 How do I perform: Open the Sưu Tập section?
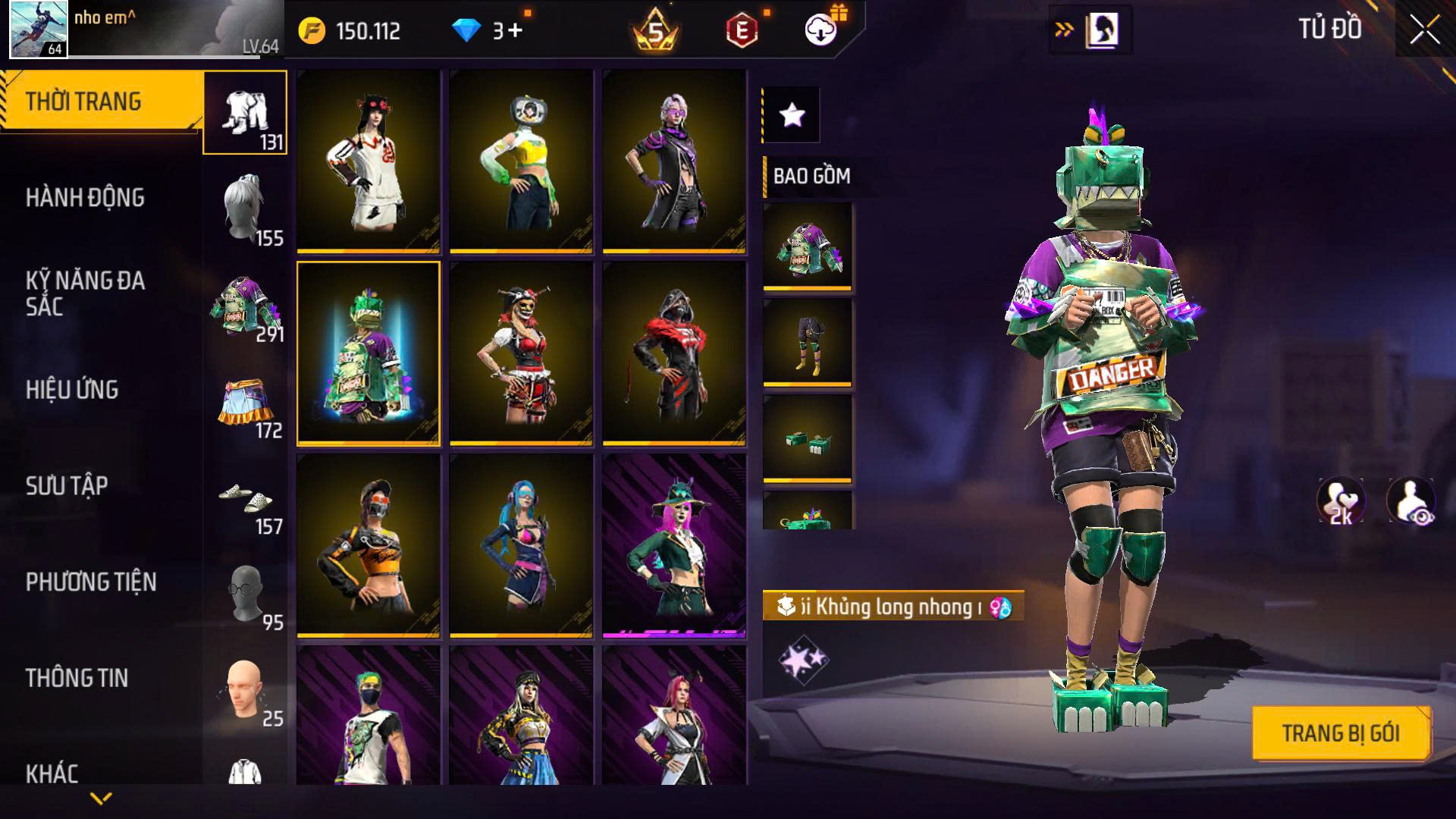click(x=67, y=486)
